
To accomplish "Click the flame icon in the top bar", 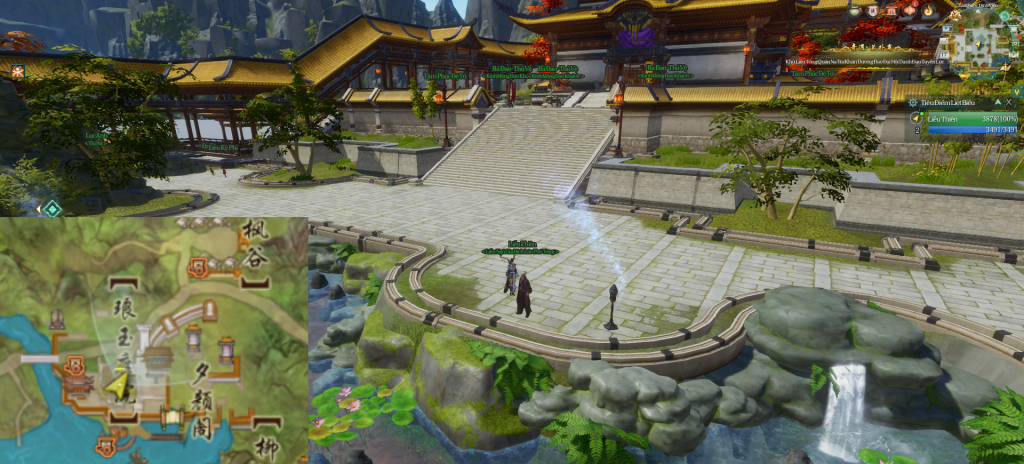I will [928, 10].
